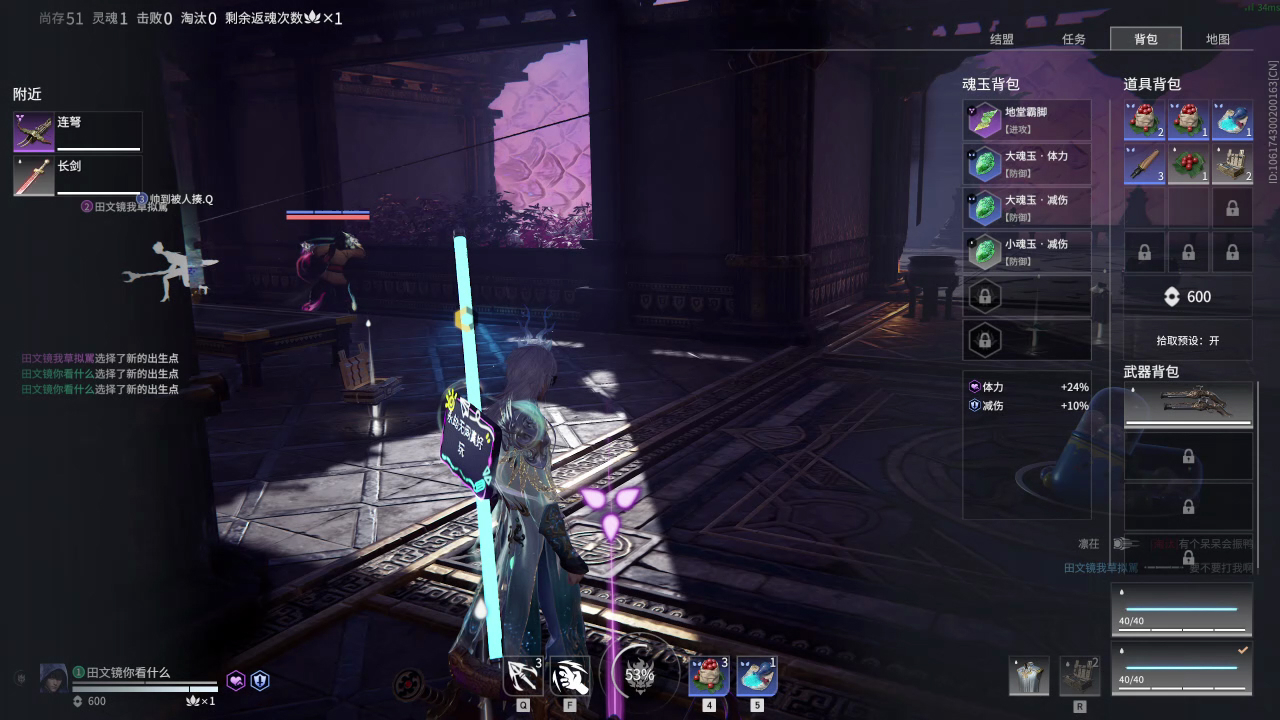Select the blue potion in item bag
Image resolution: width=1280 pixels, height=720 pixels.
coord(1232,120)
